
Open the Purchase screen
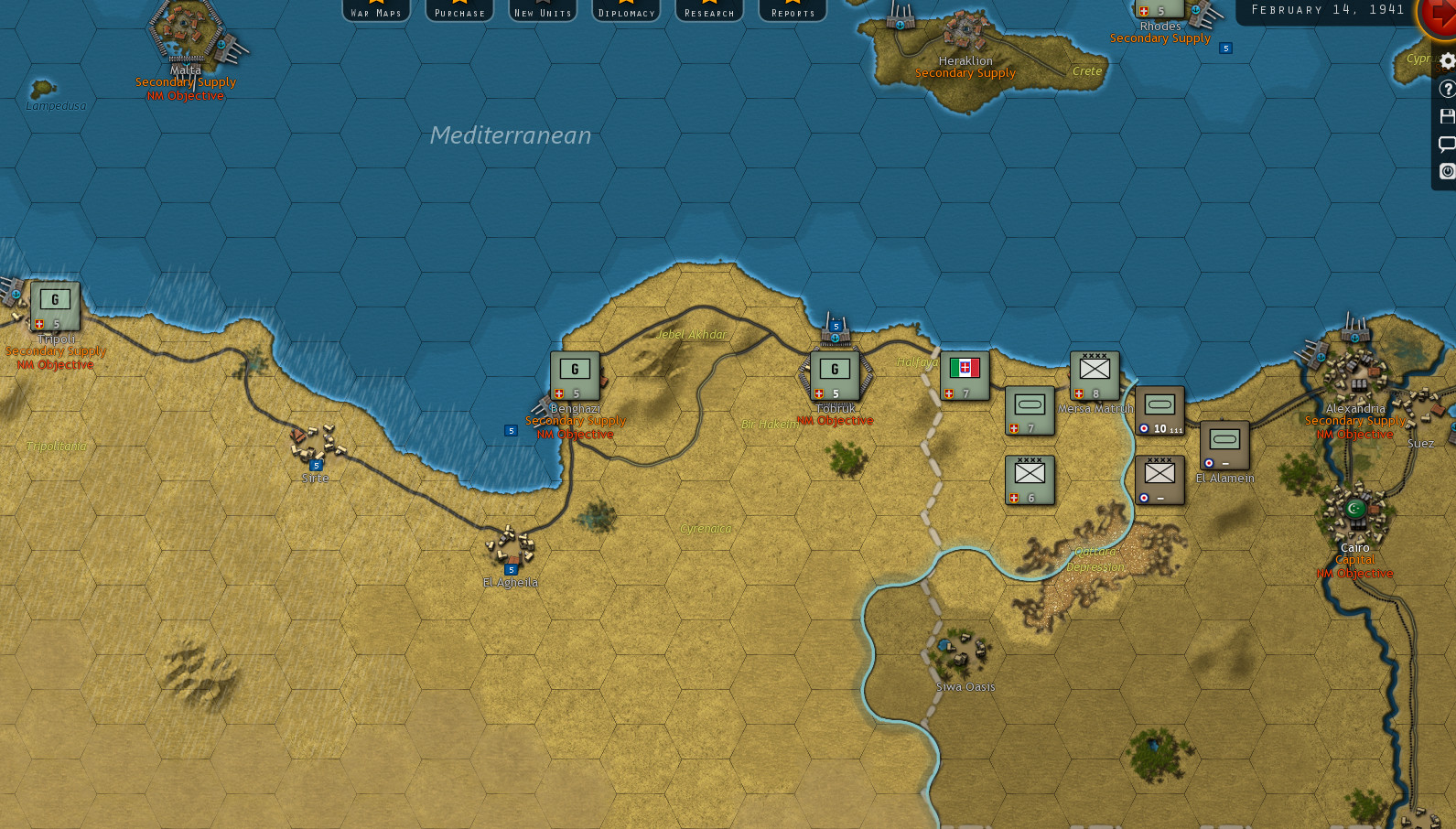[458, 10]
